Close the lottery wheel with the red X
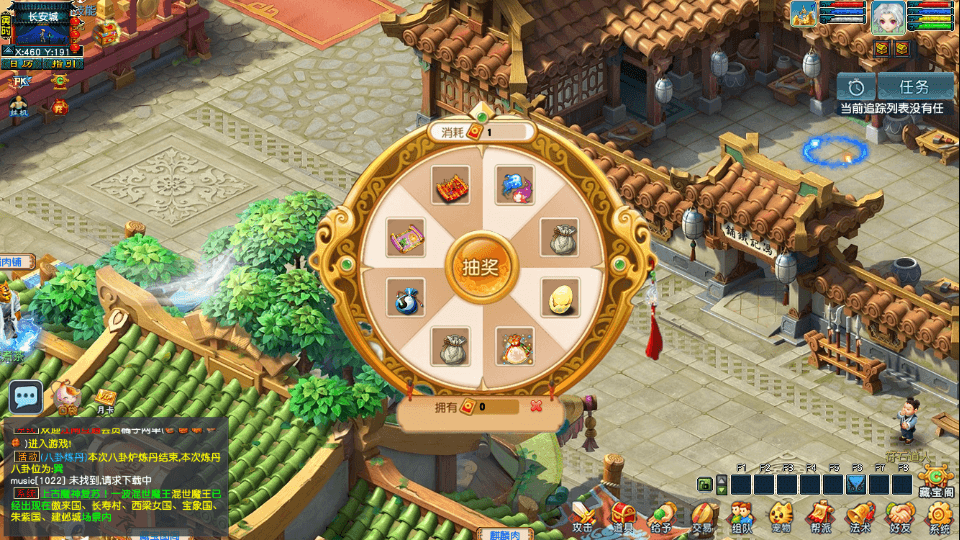The width and height of the screenshot is (960, 540). coord(537,406)
